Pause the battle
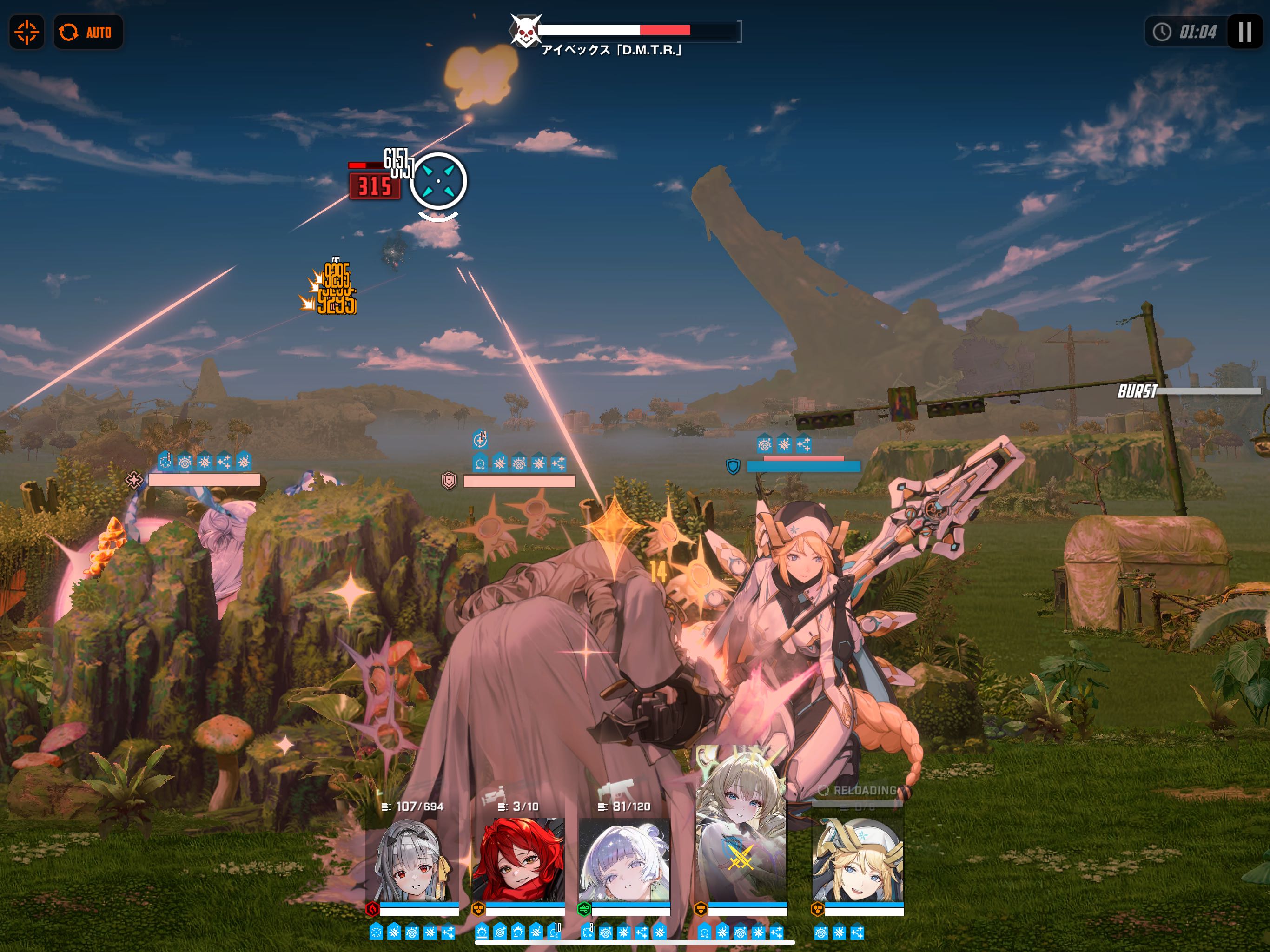The image size is (1270, 952). click(x=1244, y=32)
